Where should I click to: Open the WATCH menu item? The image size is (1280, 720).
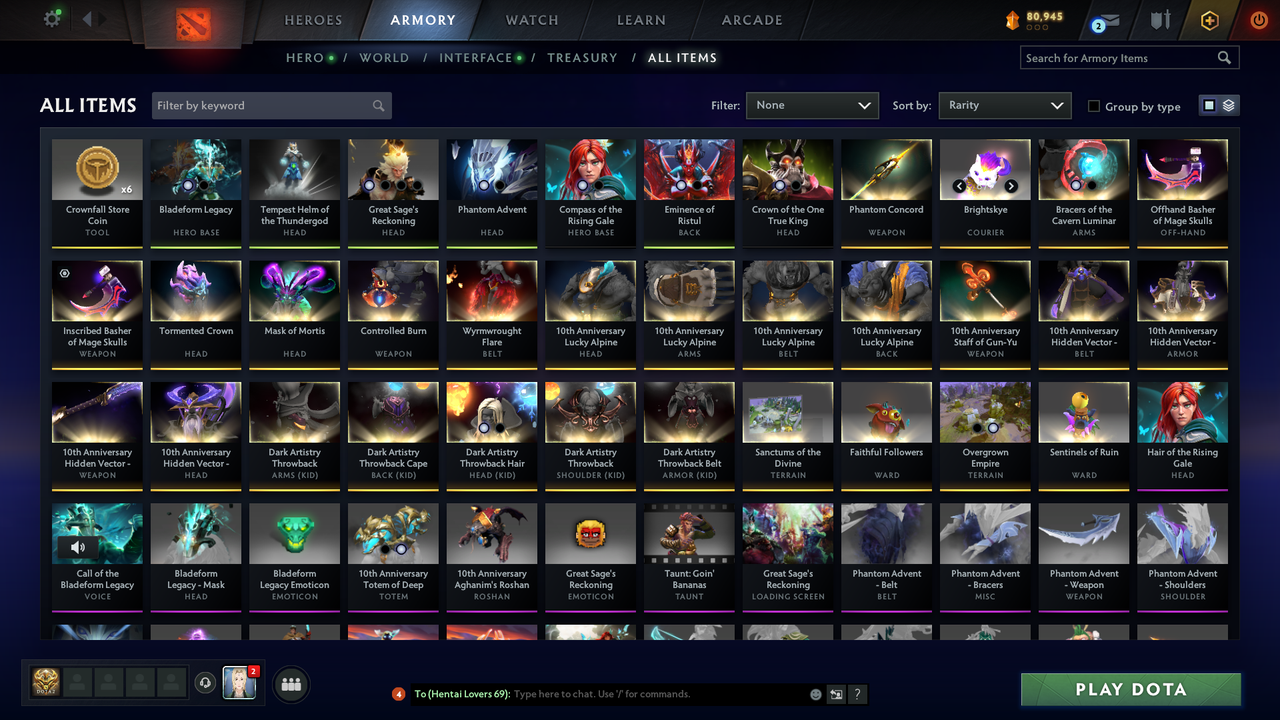[x=531, y=19]
